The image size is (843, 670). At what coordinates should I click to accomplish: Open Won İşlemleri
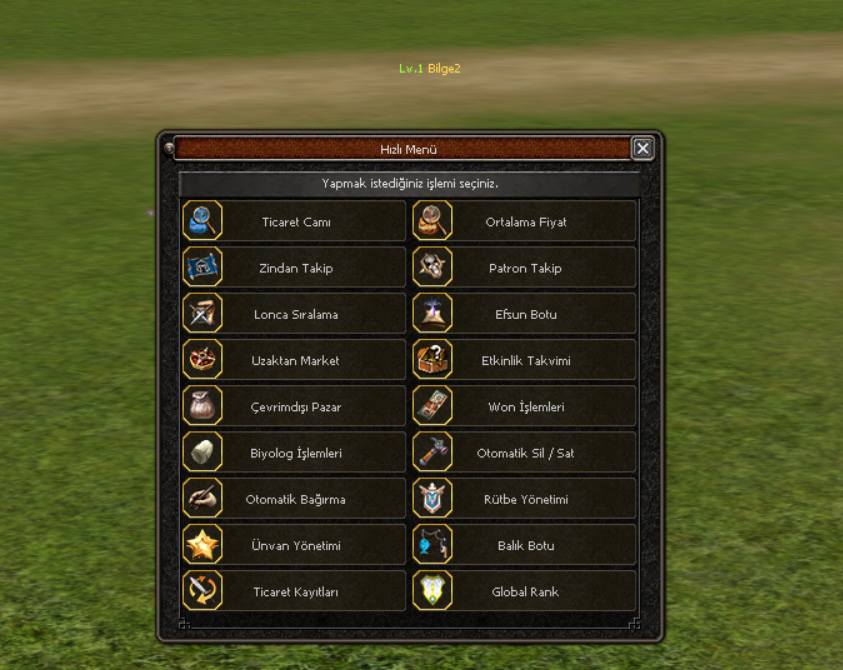(x=525, y=407)
